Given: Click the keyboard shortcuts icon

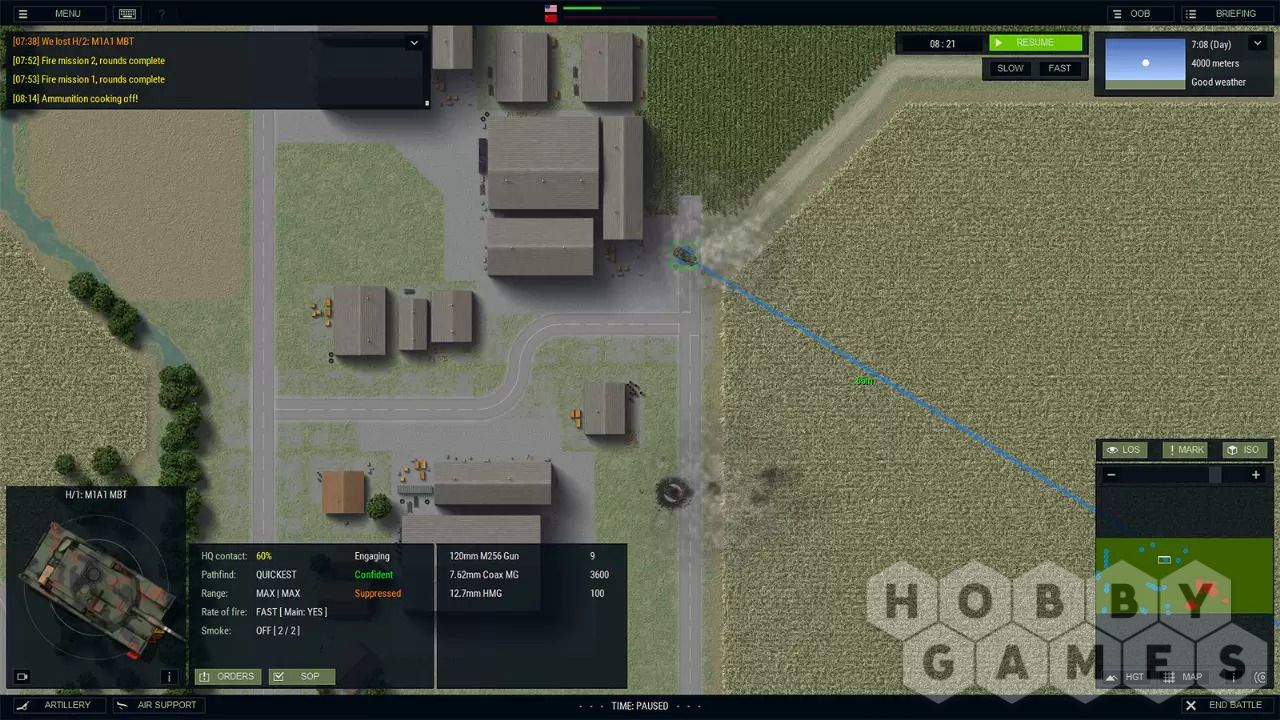Looking at the screenshot, I should click(x=127, y=14).
